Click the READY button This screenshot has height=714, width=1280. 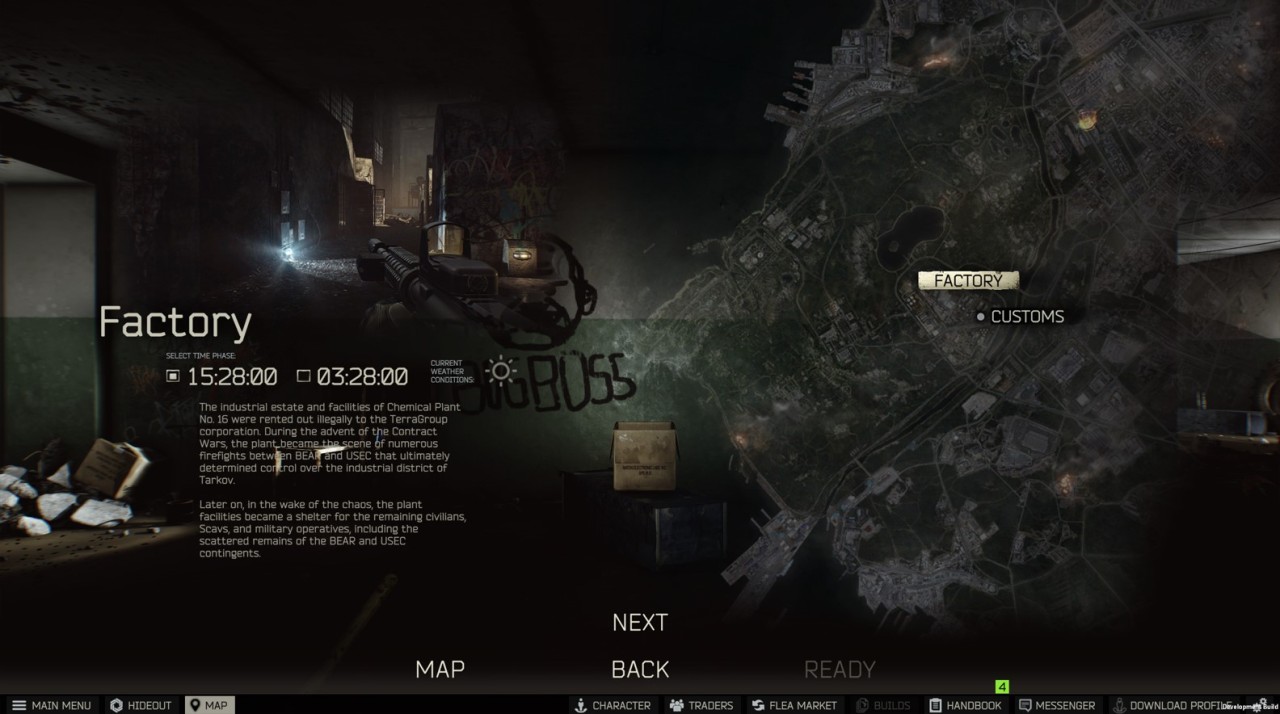tap(839, 669)
